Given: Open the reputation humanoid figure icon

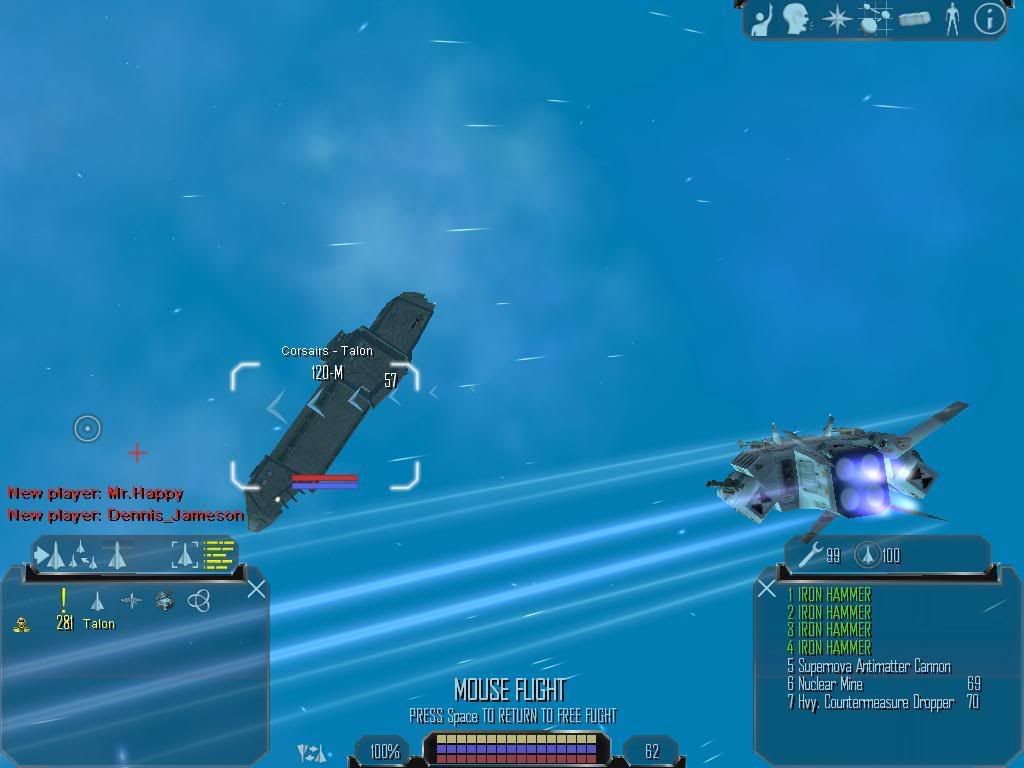Looking at the screenshot, I should (x=952, y=18).
